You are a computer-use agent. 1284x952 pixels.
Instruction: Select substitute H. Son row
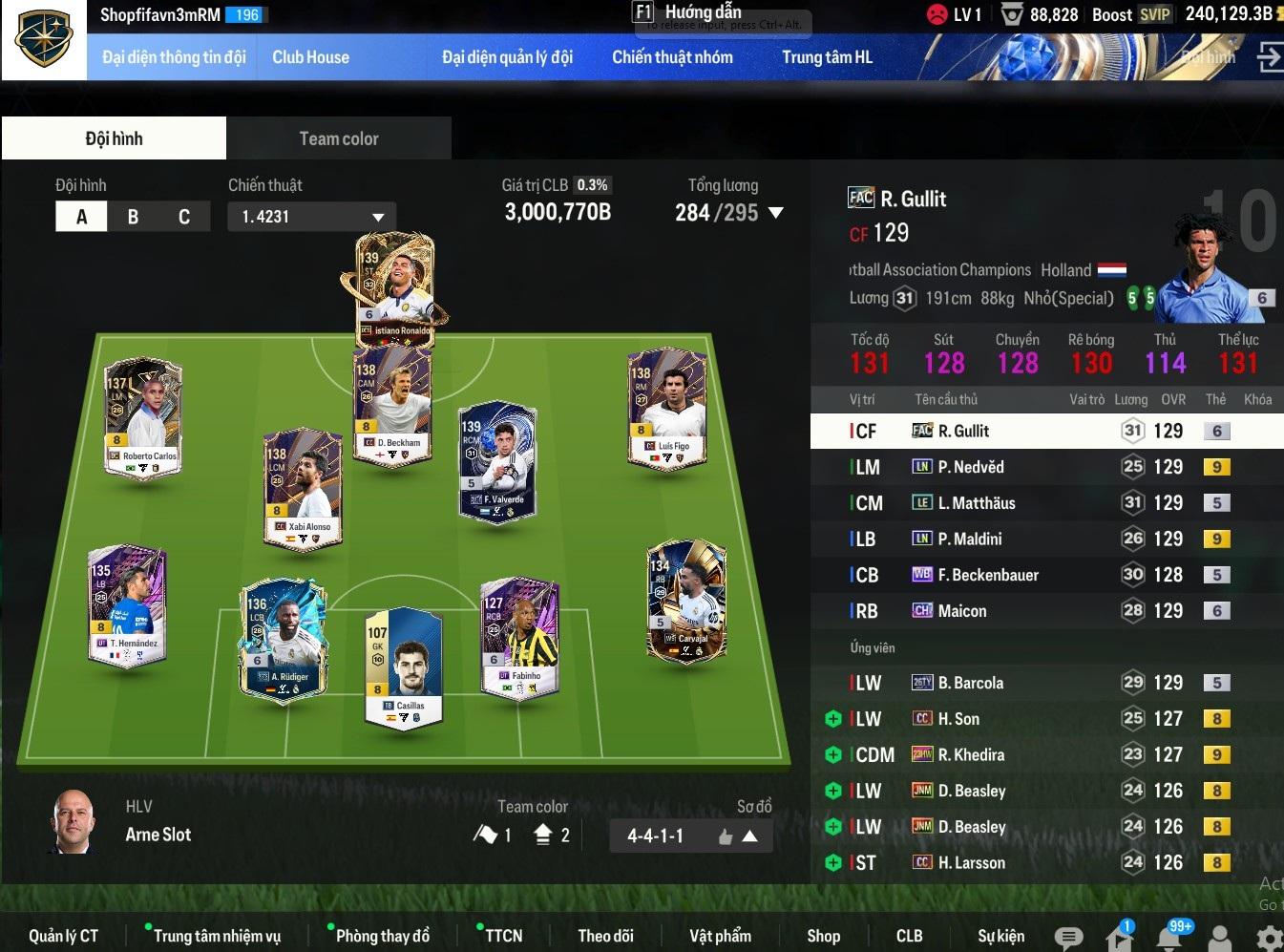coord(958,719)
